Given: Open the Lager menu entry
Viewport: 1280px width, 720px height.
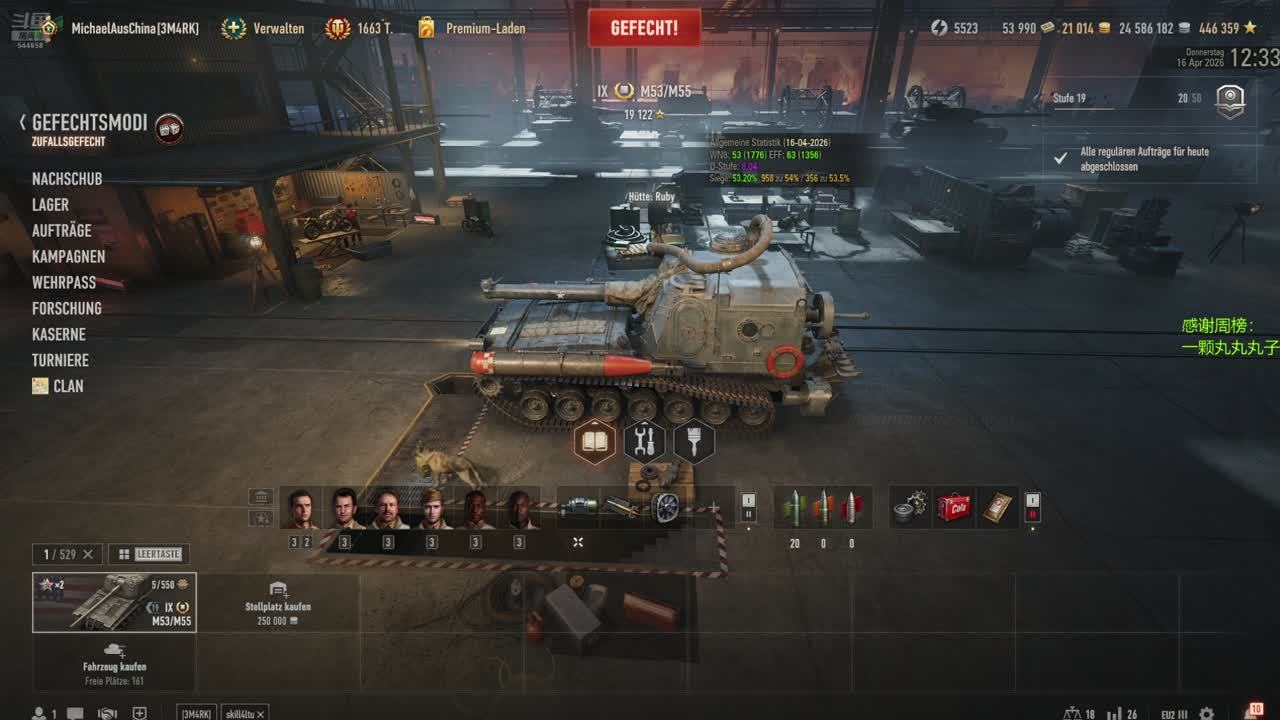Looking at the screenshot, I should pyautogui.click(x=50, y=205).
